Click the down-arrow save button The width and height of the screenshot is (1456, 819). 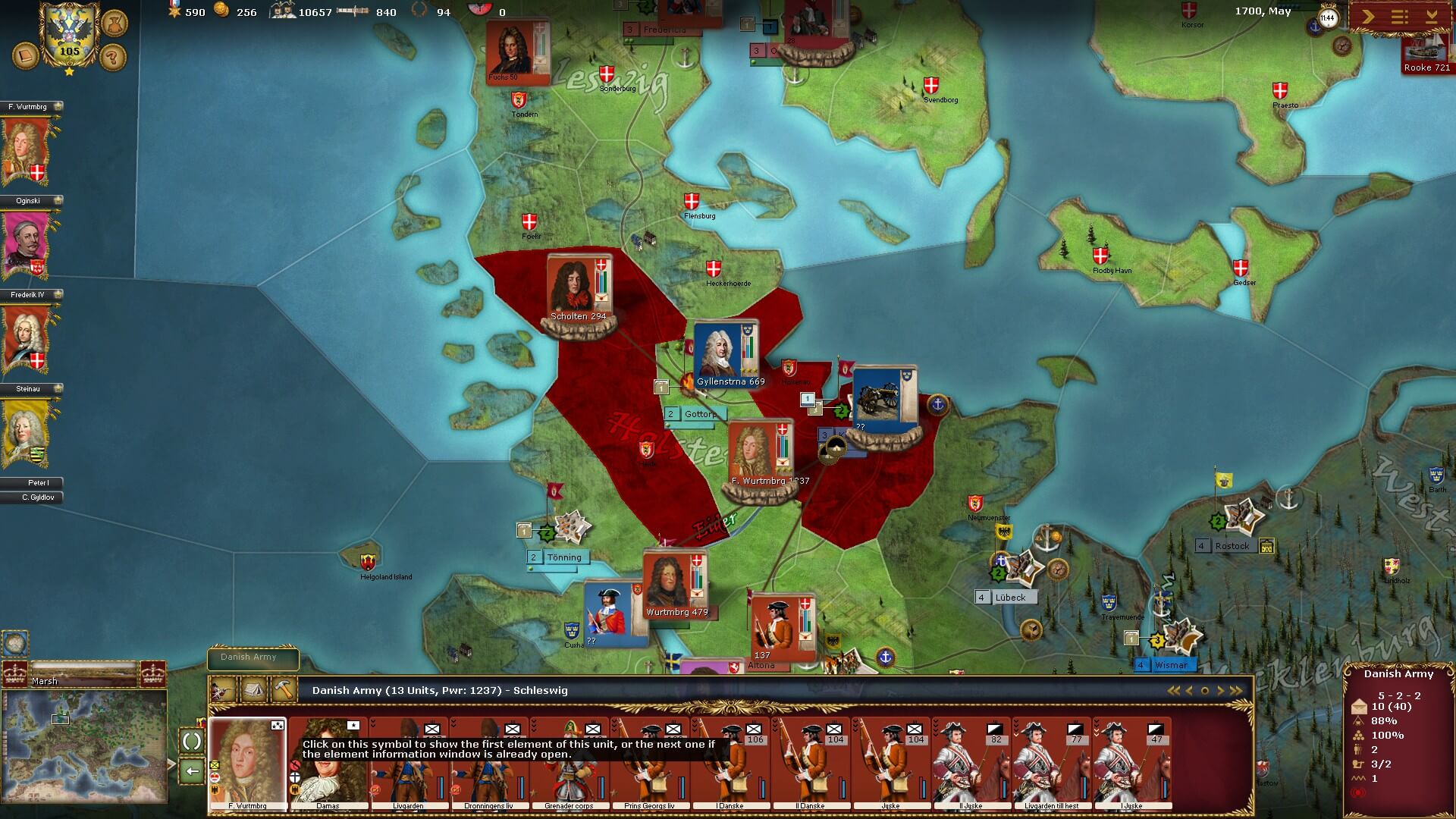point(1432,17)
